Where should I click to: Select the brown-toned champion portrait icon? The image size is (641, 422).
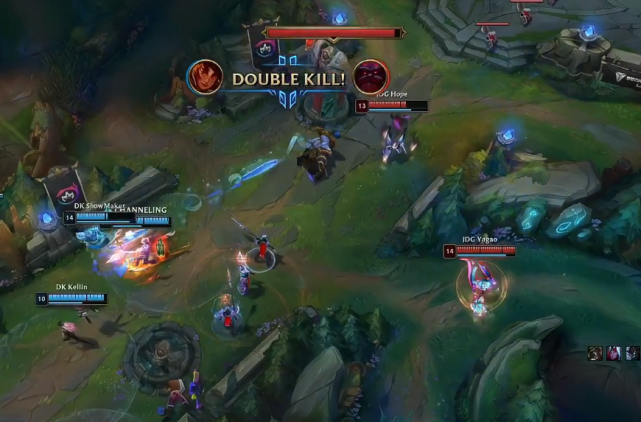tap(596, 353)
